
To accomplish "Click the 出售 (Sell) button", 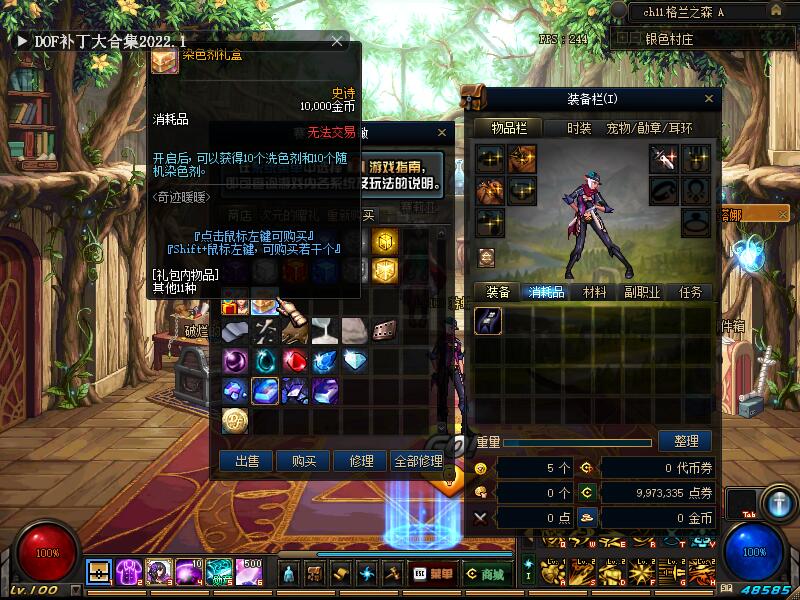I will (x=247, y=461).
